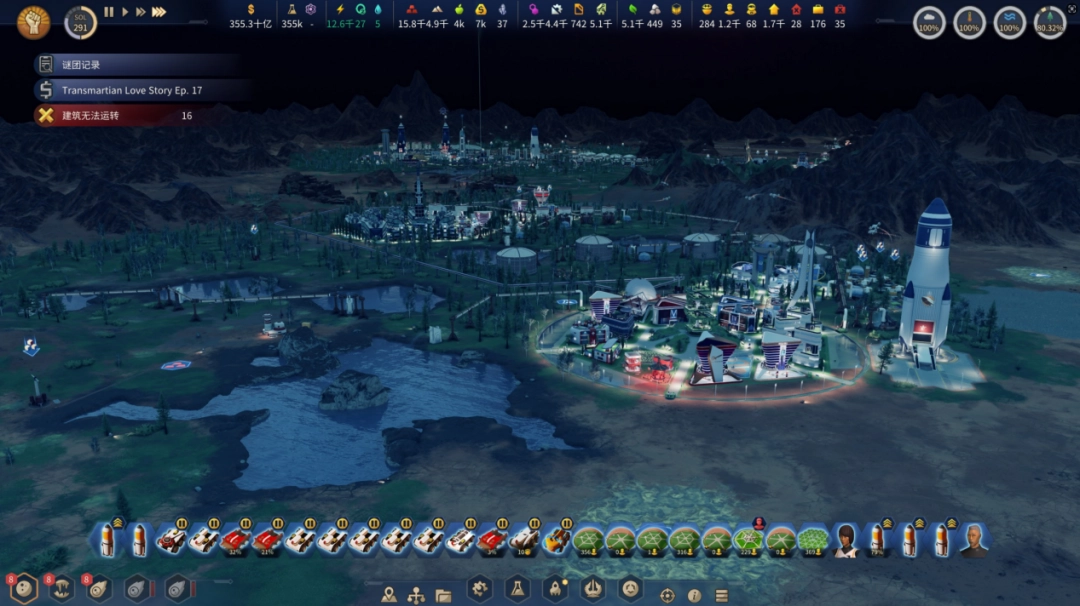Screen dimensions: 1080x606
Task: Switch to triple fast-forward speed
Action: point(159,12)
